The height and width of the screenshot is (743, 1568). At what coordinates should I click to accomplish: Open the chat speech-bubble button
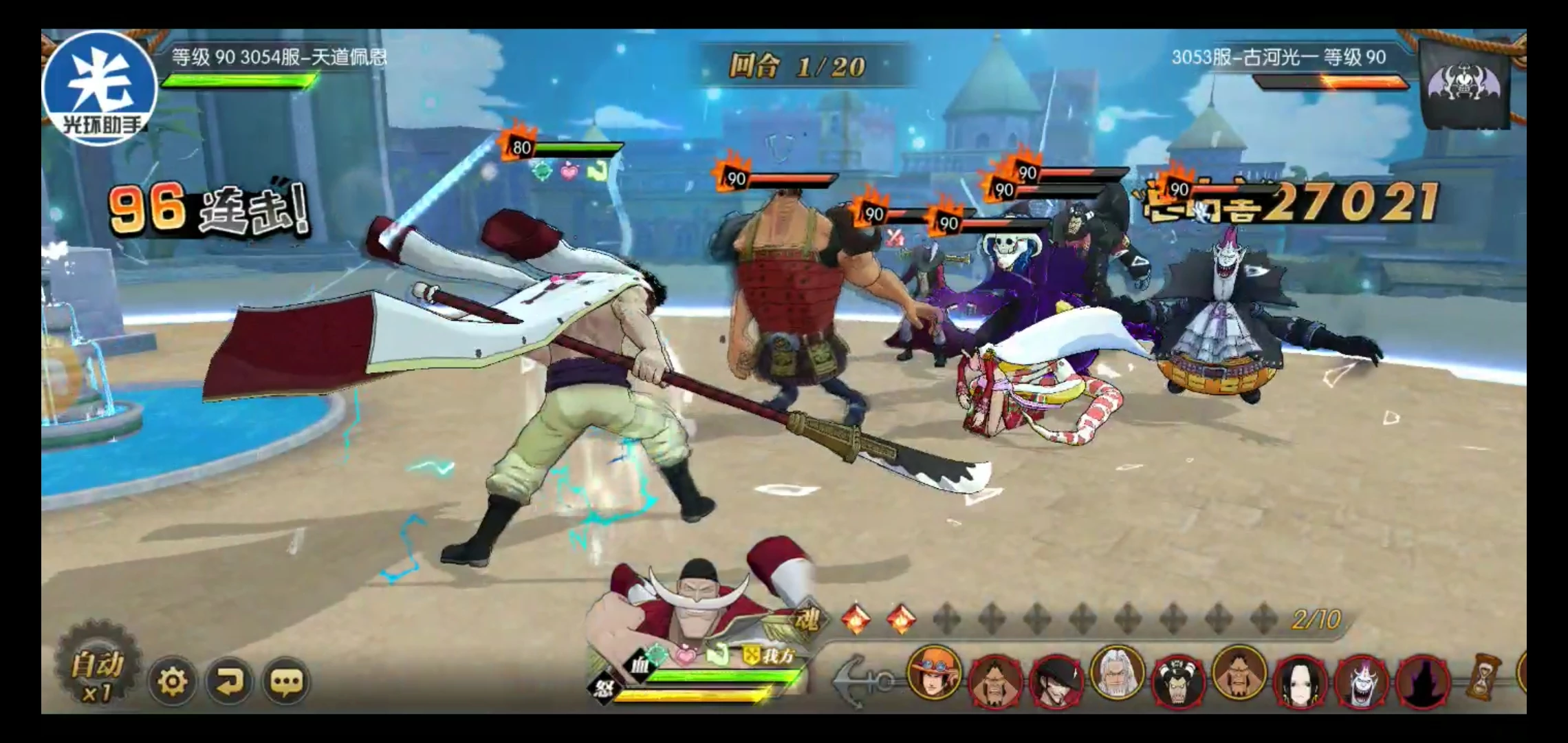point(286,682)
